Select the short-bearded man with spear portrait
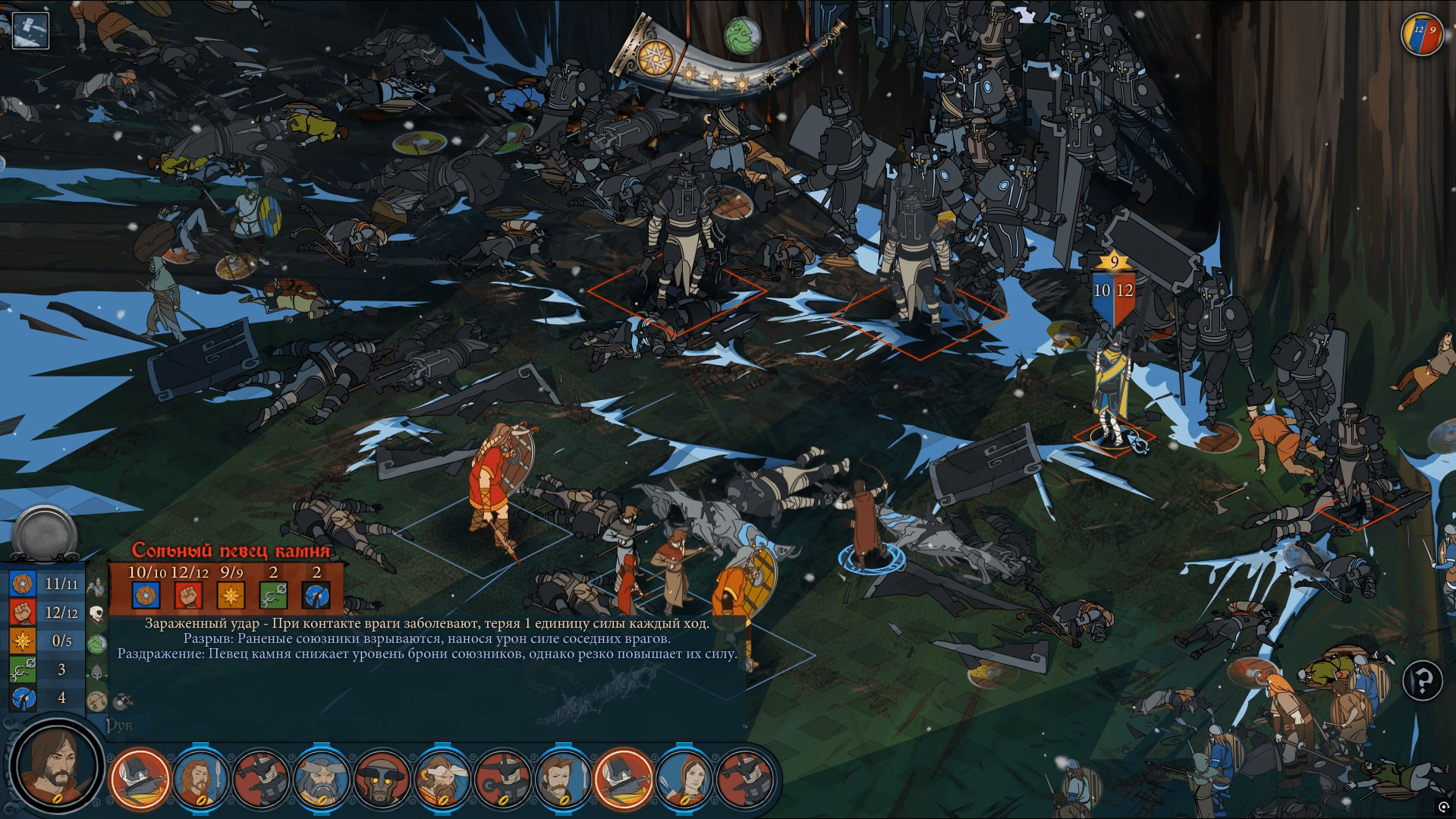This screenshot has height=819, width=1456. point(563,779)
